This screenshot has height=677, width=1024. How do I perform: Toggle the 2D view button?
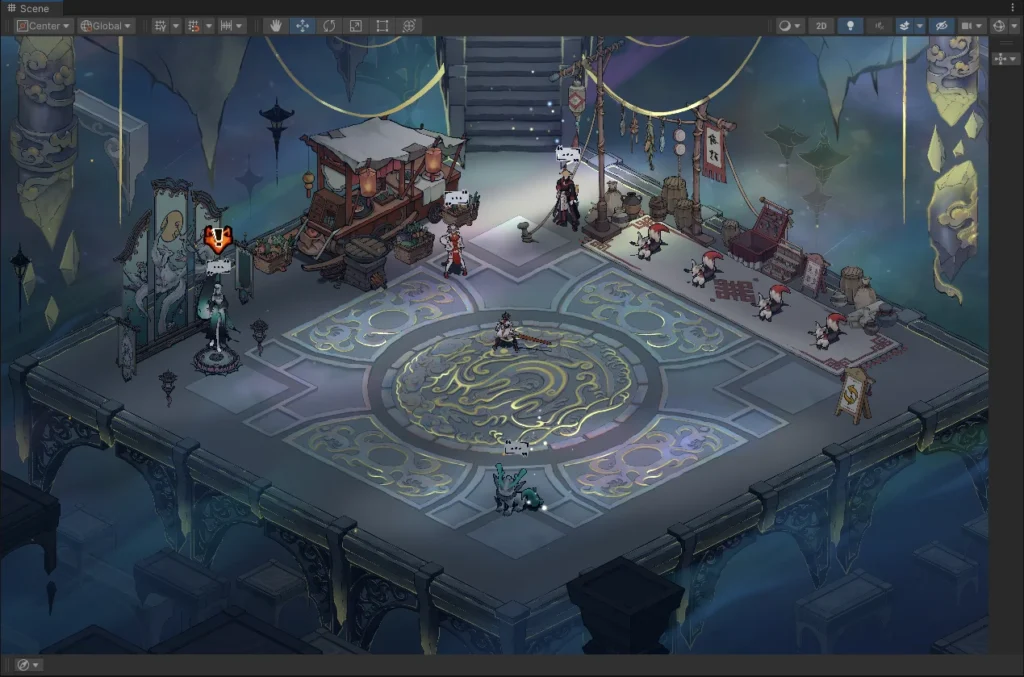(821, 26)
